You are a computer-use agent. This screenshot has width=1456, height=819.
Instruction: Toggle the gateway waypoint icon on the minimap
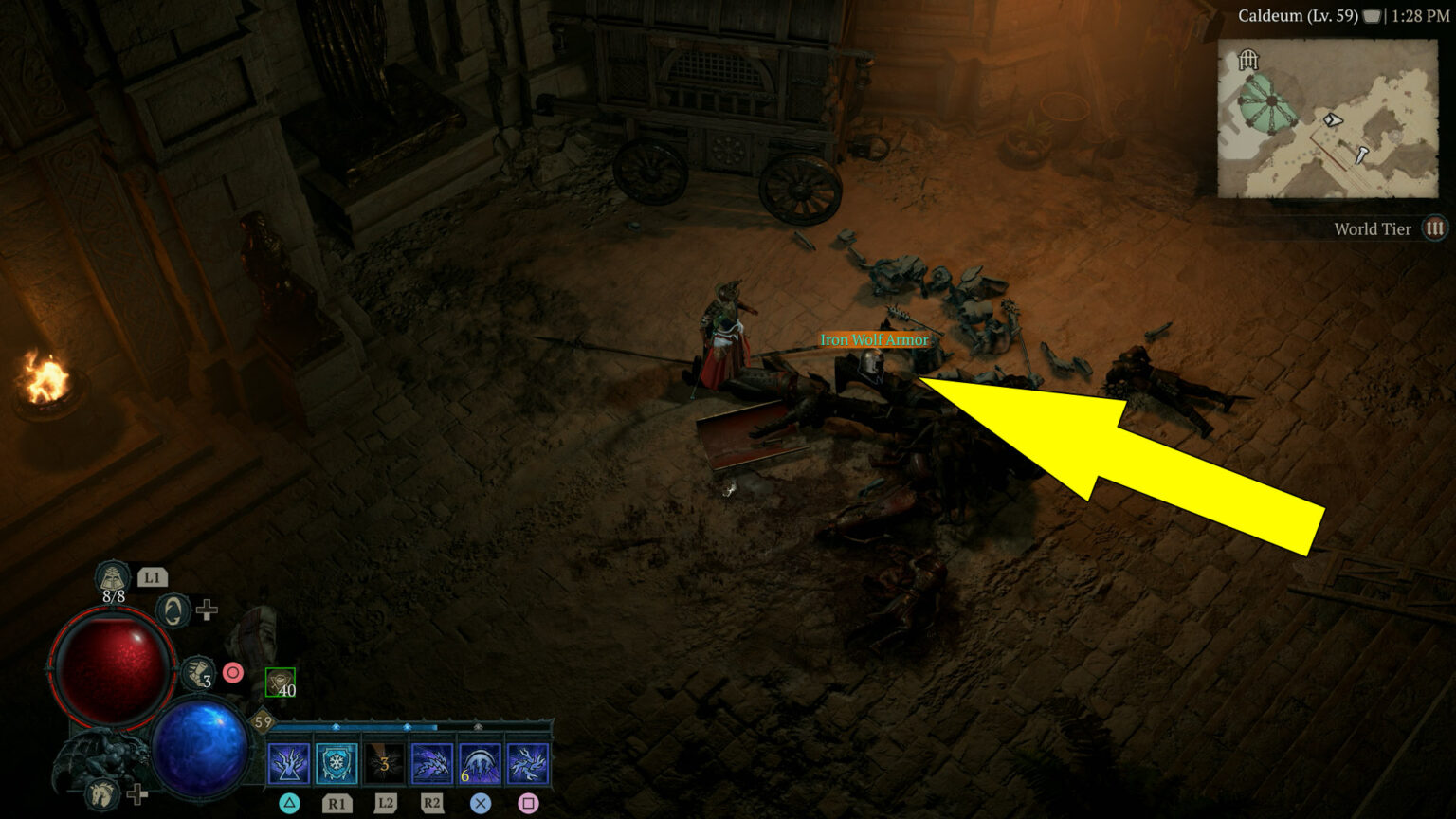[x=1248, y=60]
